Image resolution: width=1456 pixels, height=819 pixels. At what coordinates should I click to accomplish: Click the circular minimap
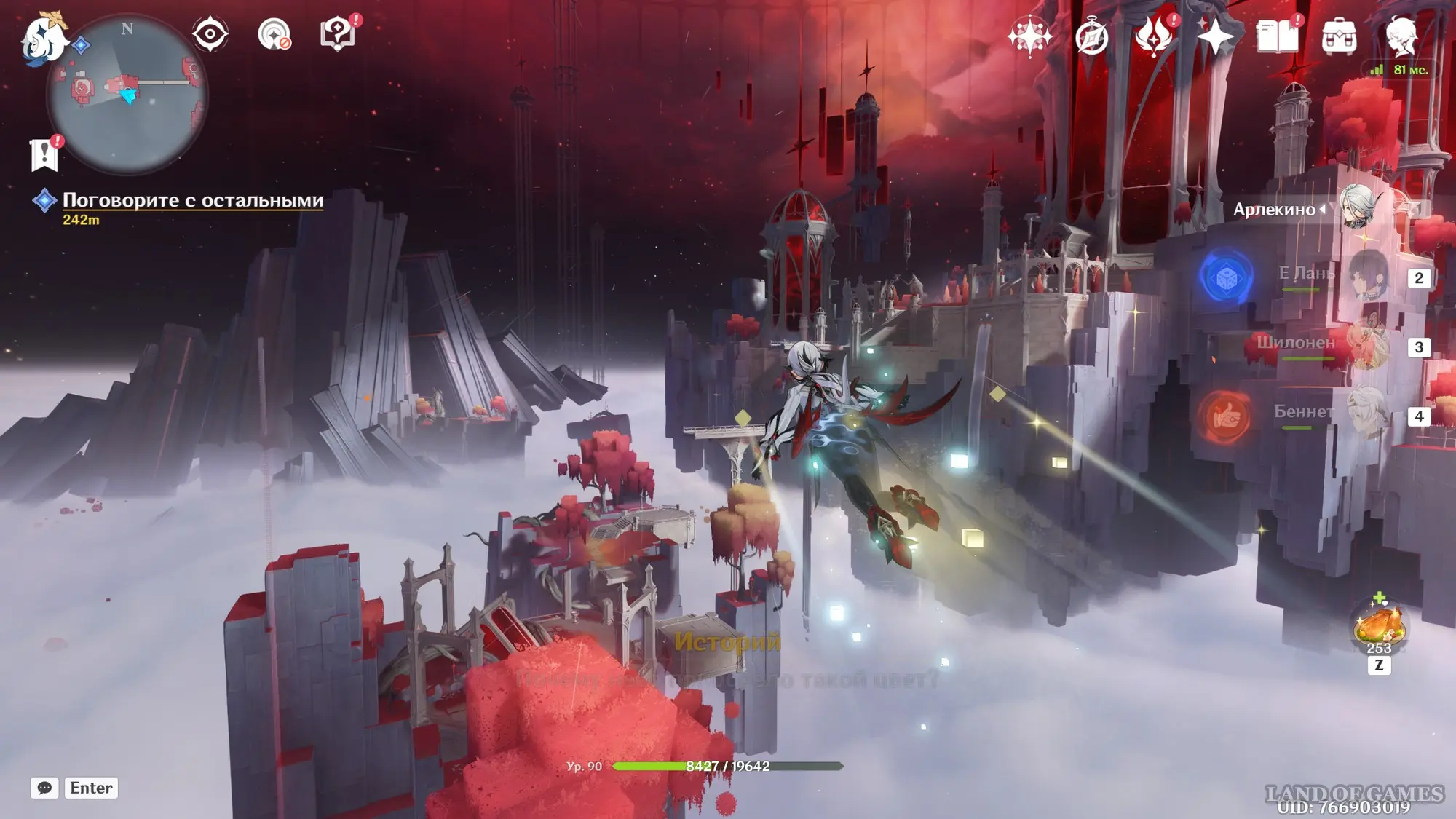coord(128,95)
